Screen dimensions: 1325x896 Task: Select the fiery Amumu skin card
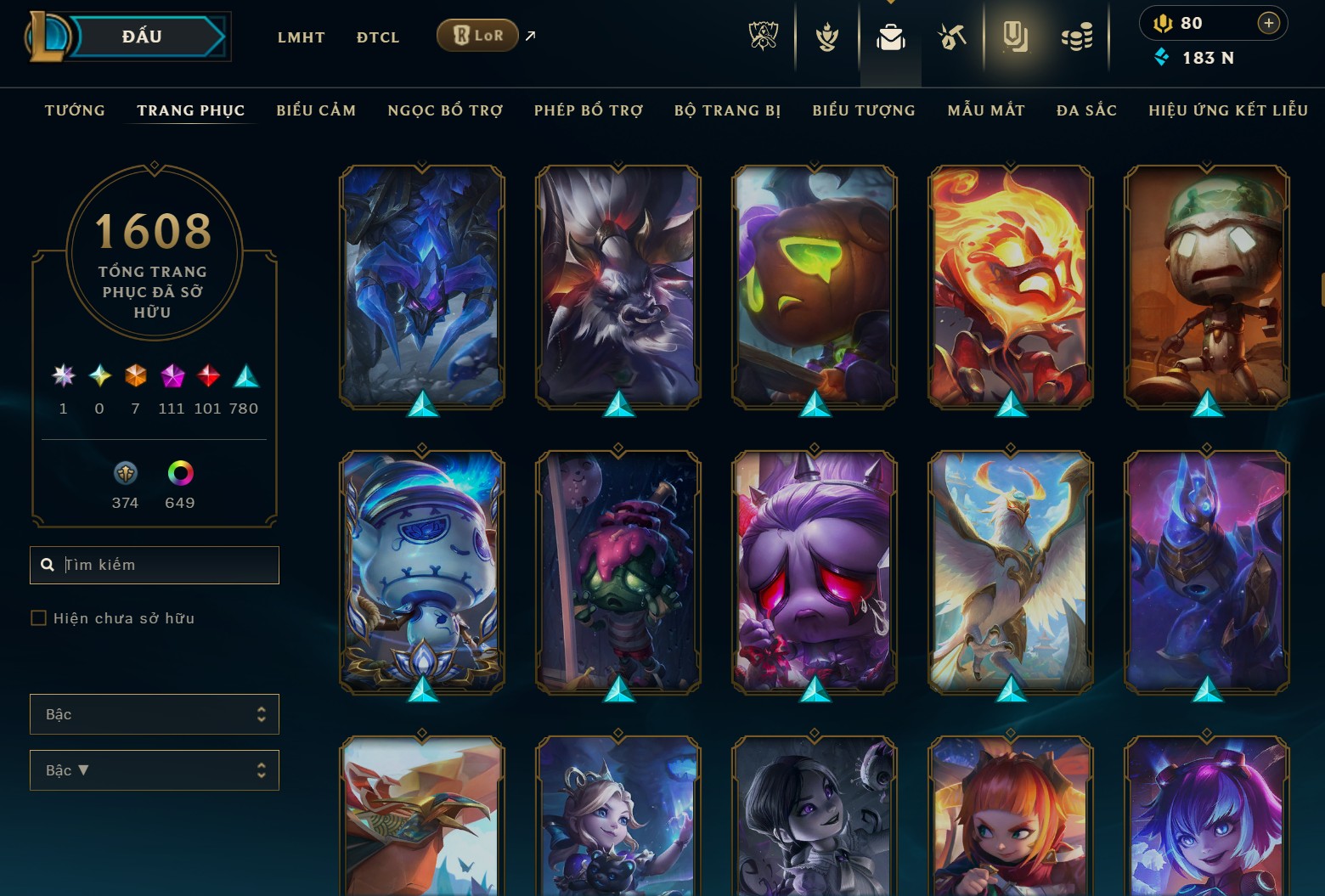point(1011,286)
